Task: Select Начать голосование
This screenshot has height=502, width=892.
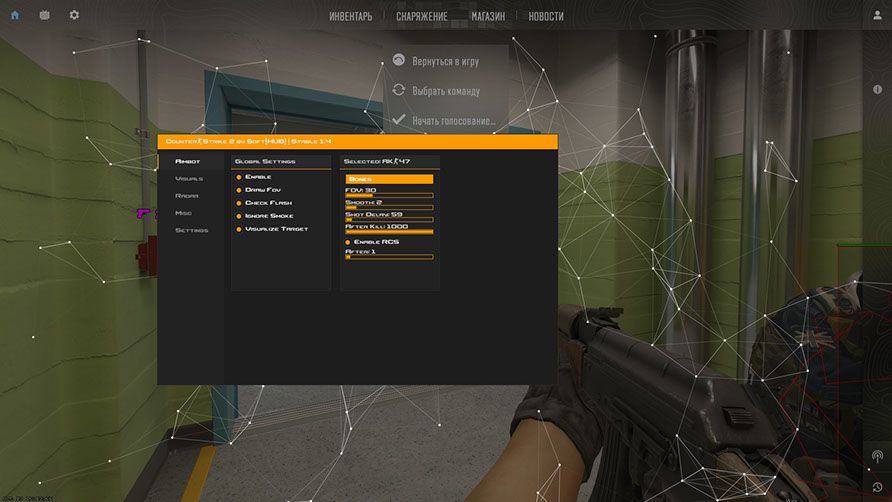Action: tap(453, 120)
